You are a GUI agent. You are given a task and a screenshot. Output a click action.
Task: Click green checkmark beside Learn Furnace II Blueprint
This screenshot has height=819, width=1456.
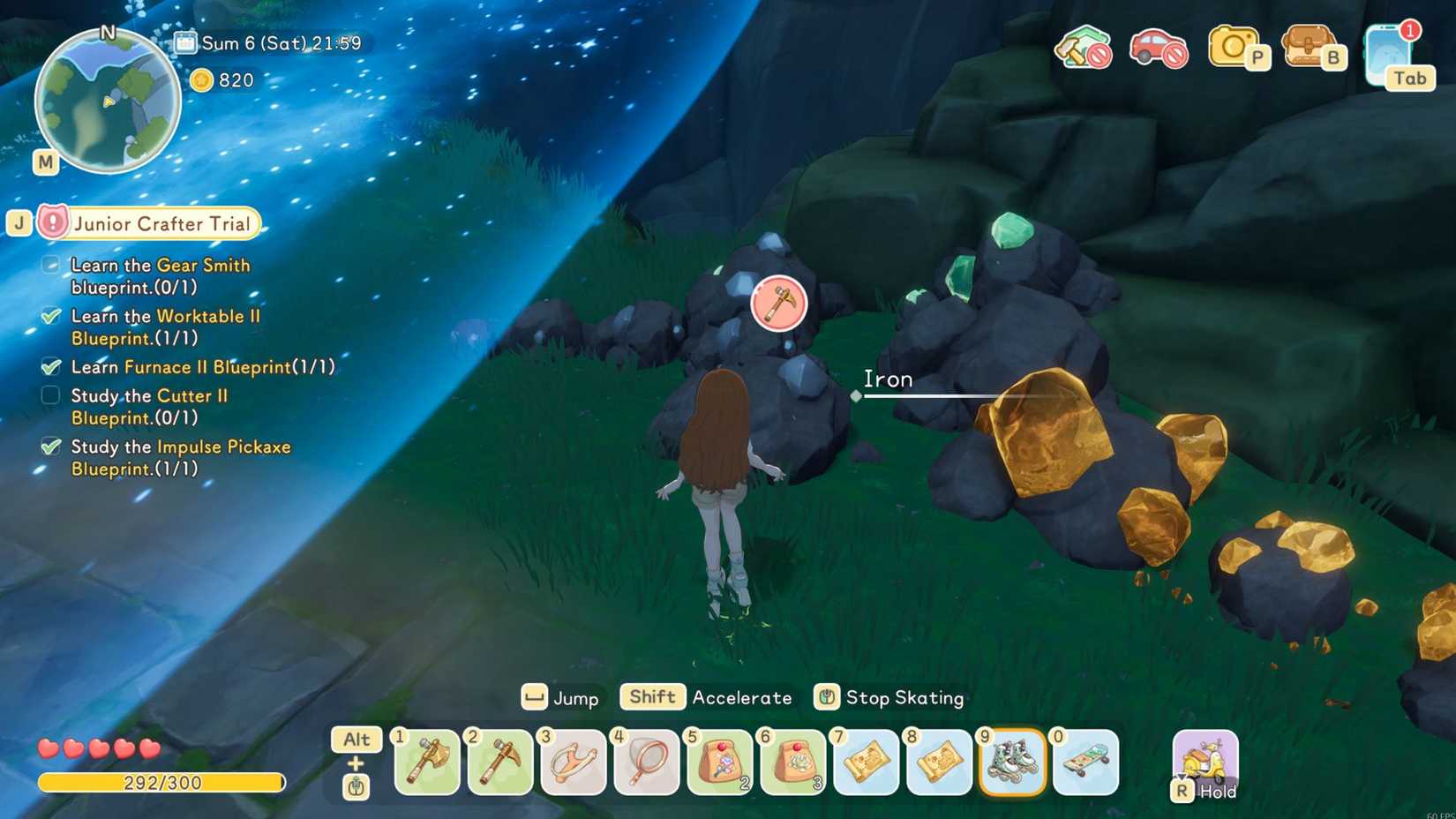click(49, 366)
